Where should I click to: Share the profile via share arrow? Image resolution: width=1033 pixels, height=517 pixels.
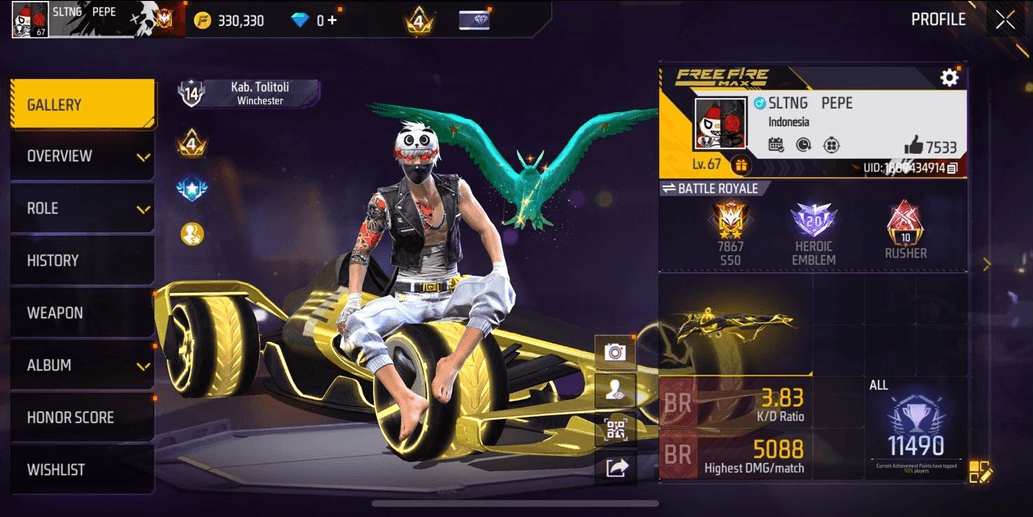pos(615,468)
